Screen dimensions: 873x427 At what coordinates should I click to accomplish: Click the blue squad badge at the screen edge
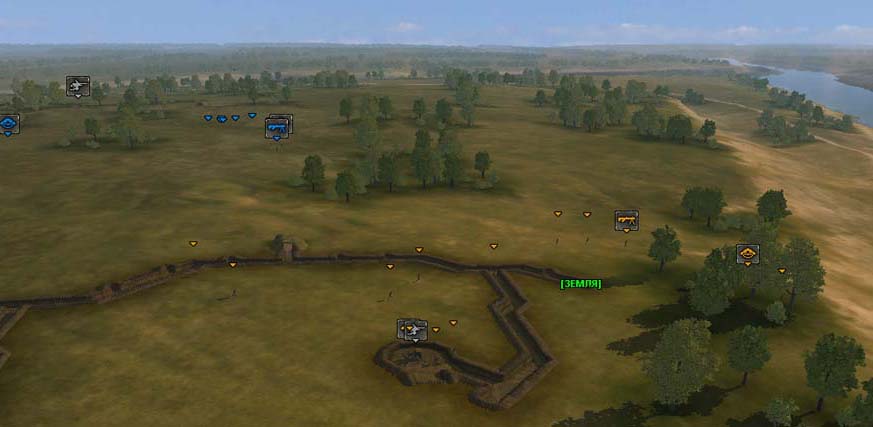(8, 124)
